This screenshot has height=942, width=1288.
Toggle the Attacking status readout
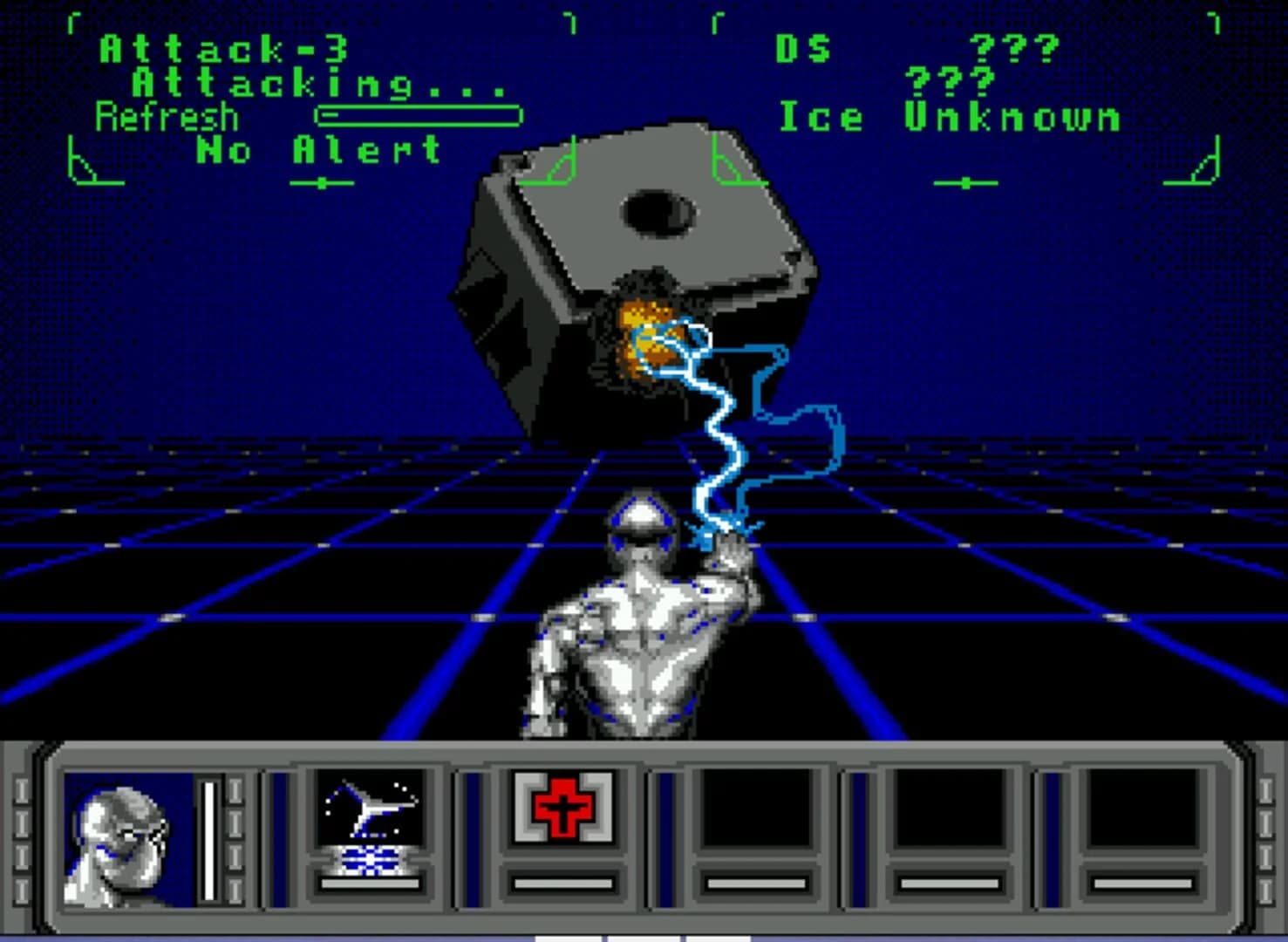pos(314,85)
